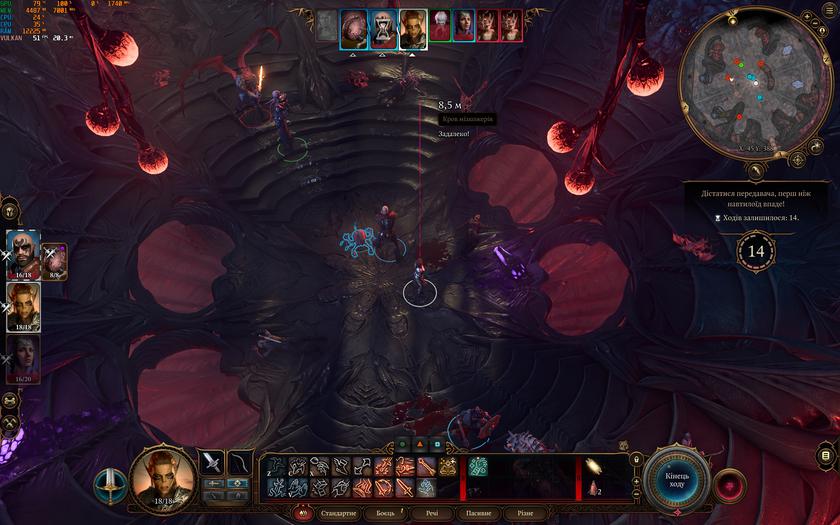Select the hourglass portrait in turn order
Viewport: 840px width, 525px height.
point(383,28)
